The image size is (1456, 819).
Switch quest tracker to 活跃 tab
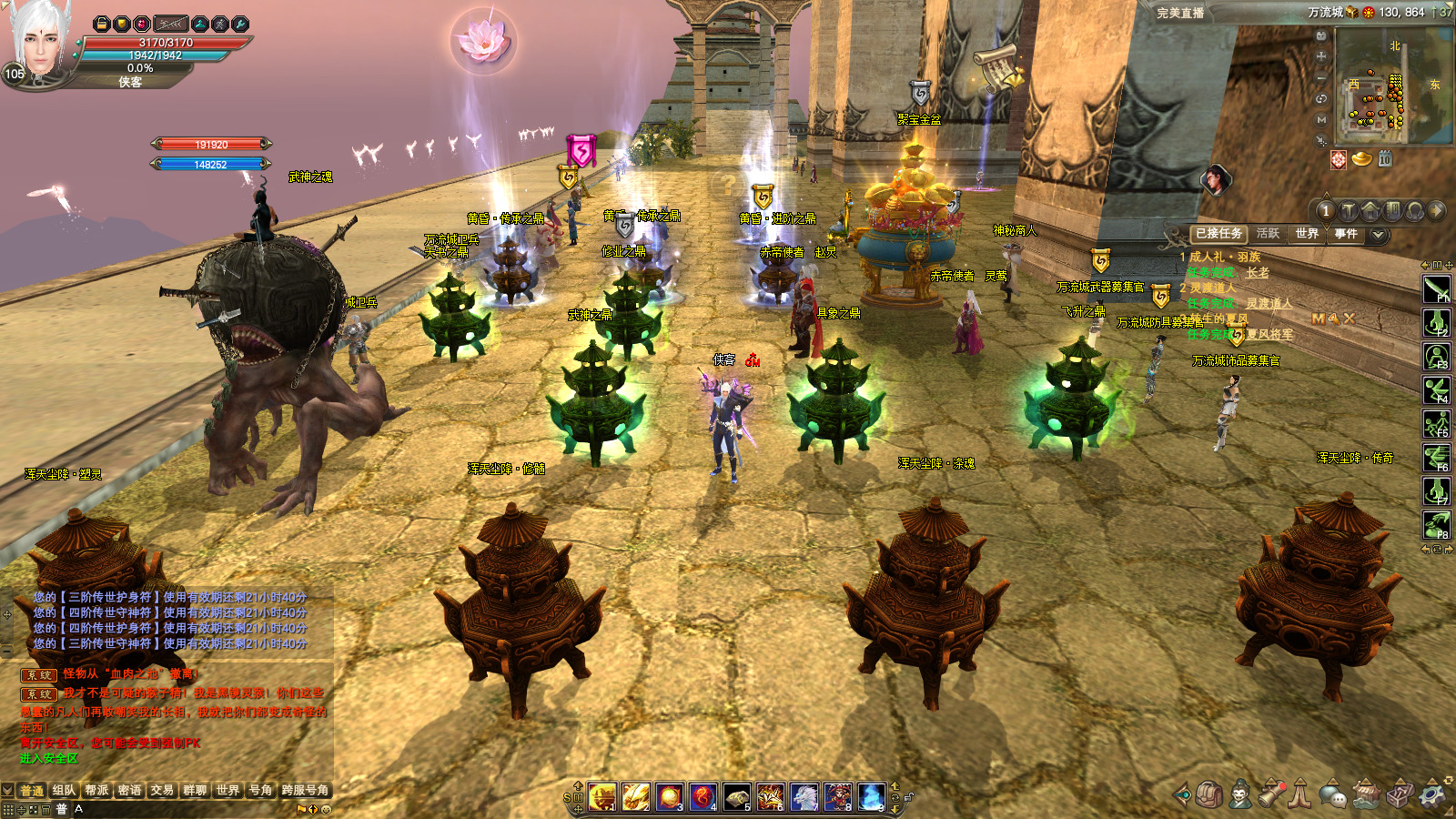(1268, 234)
